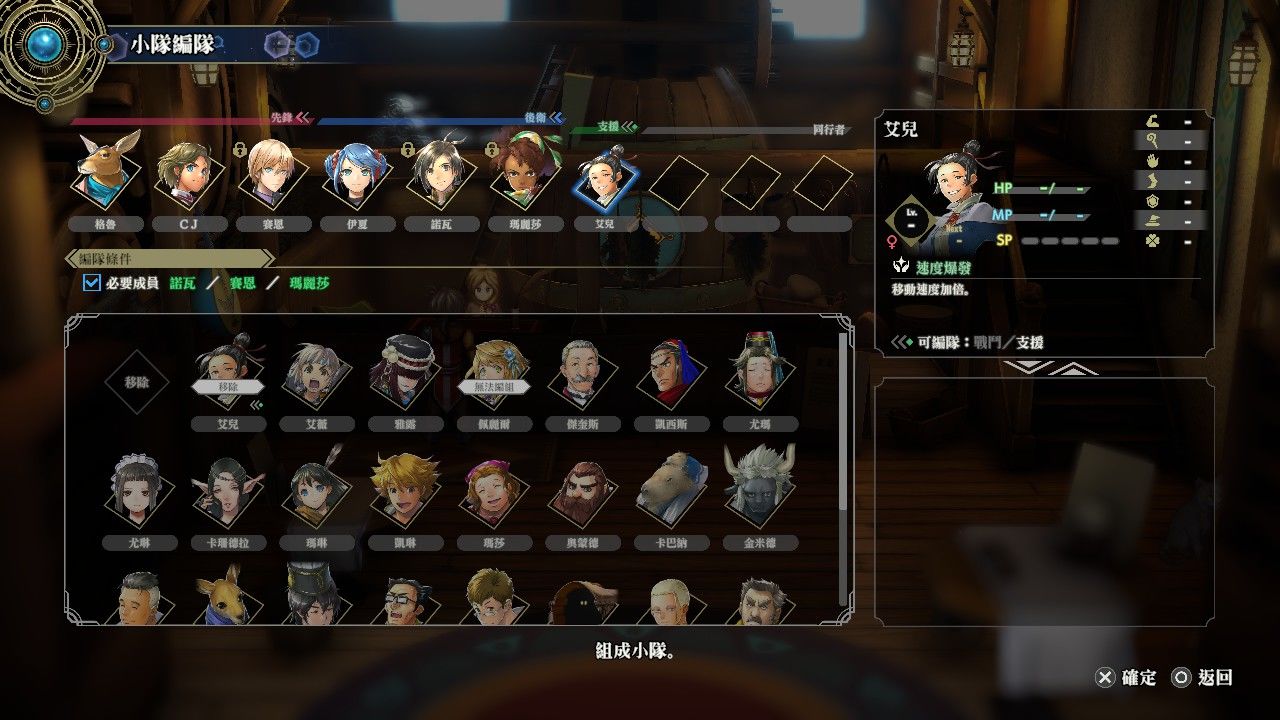Click the 移除 remove slot in roster
This screenshot has width=1280, height=720.
tap(139, 381)
